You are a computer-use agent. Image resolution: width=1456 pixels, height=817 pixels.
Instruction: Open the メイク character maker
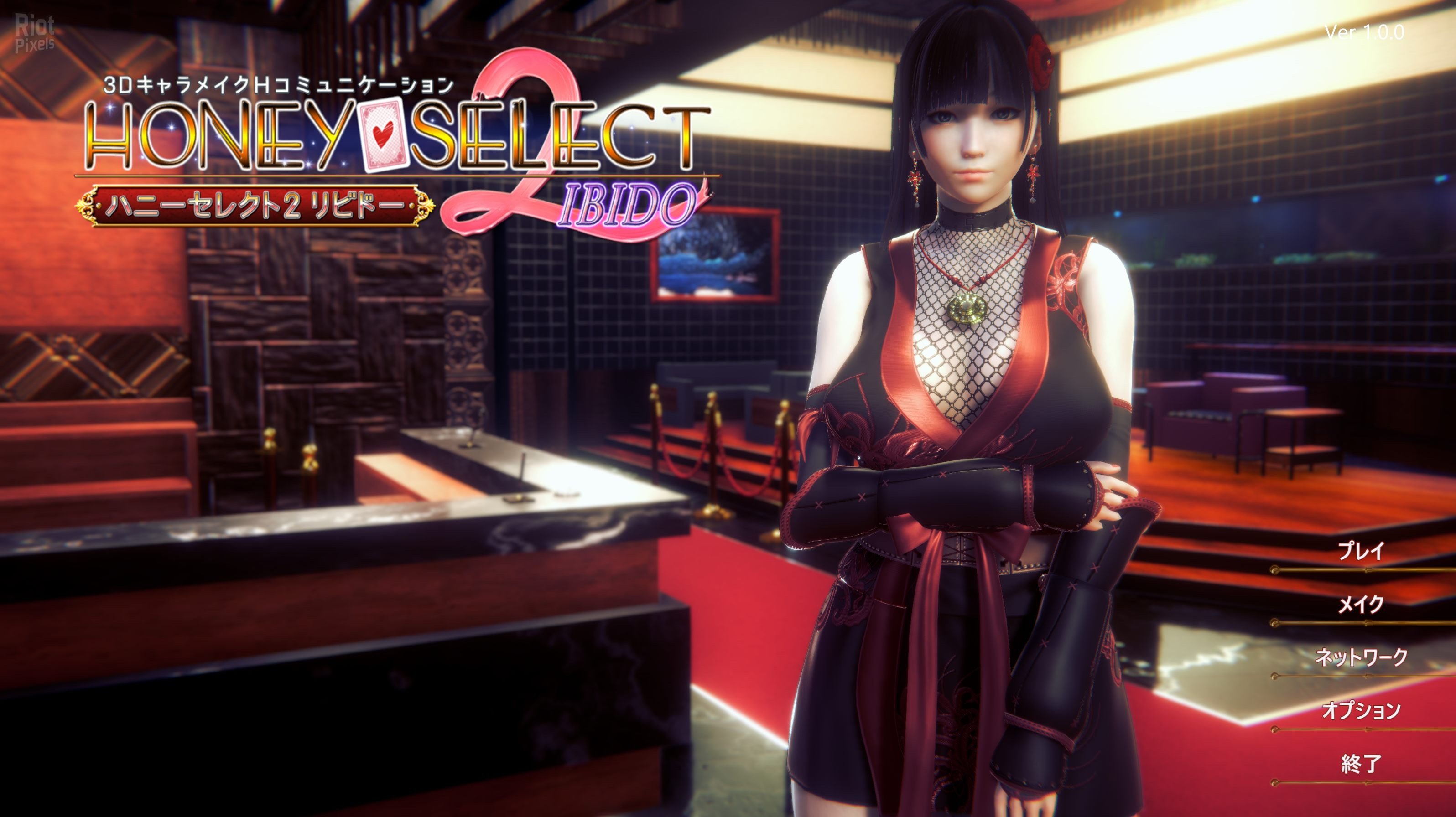pyautogui.click(x=1361, y=605)
